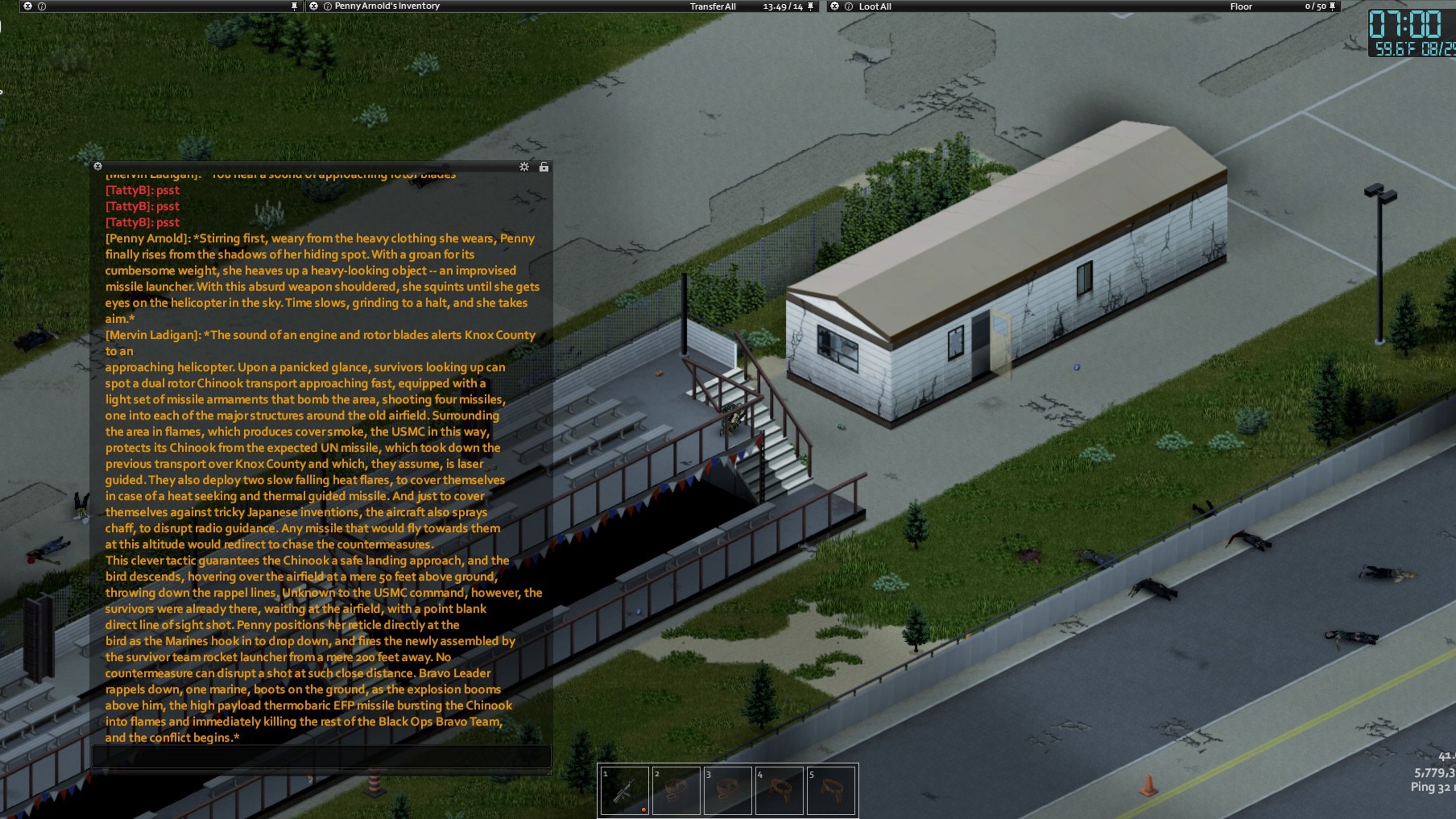Open the loot panel info icon

click(848, 7)
